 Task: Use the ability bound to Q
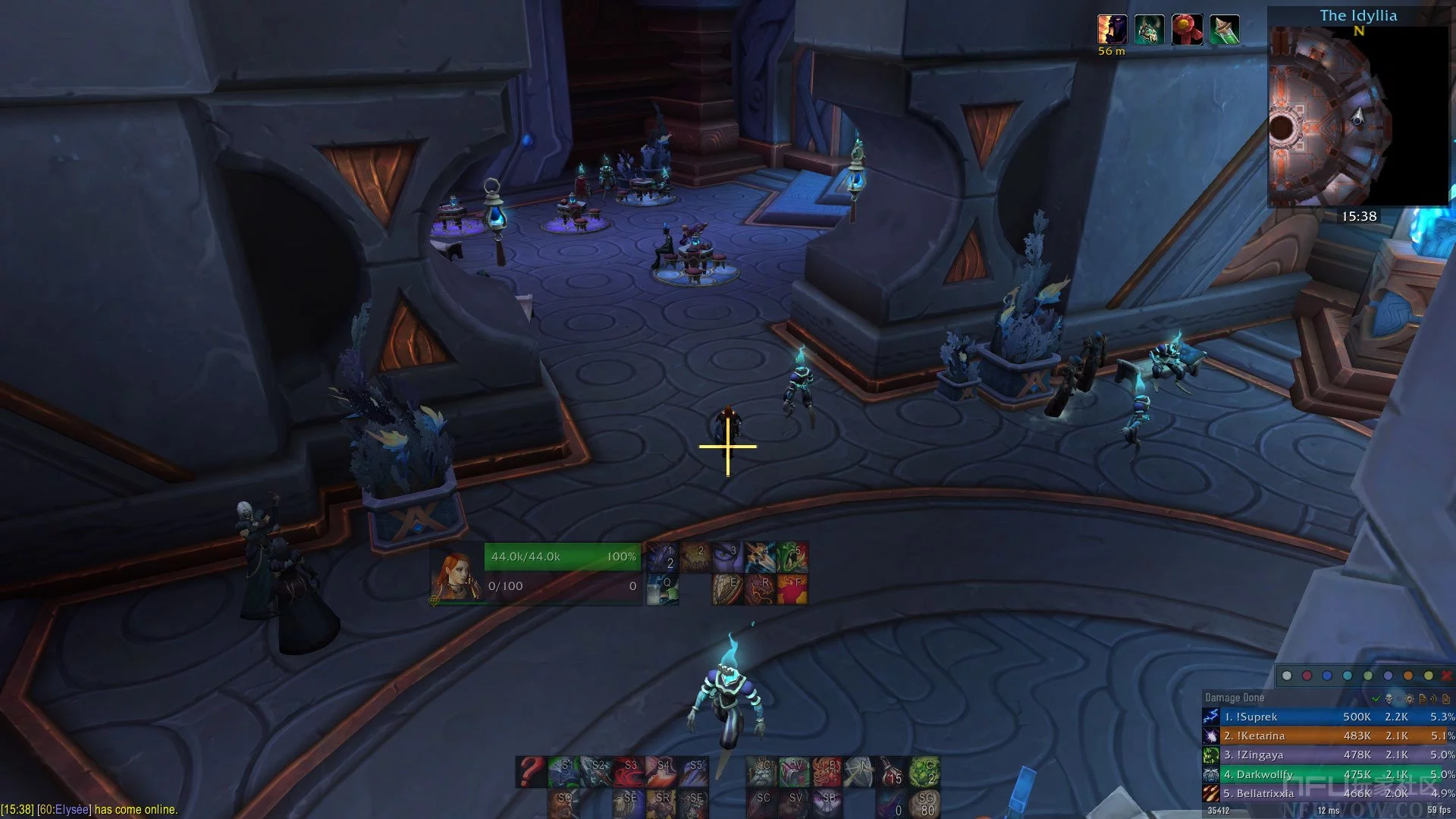coord(663,589)
